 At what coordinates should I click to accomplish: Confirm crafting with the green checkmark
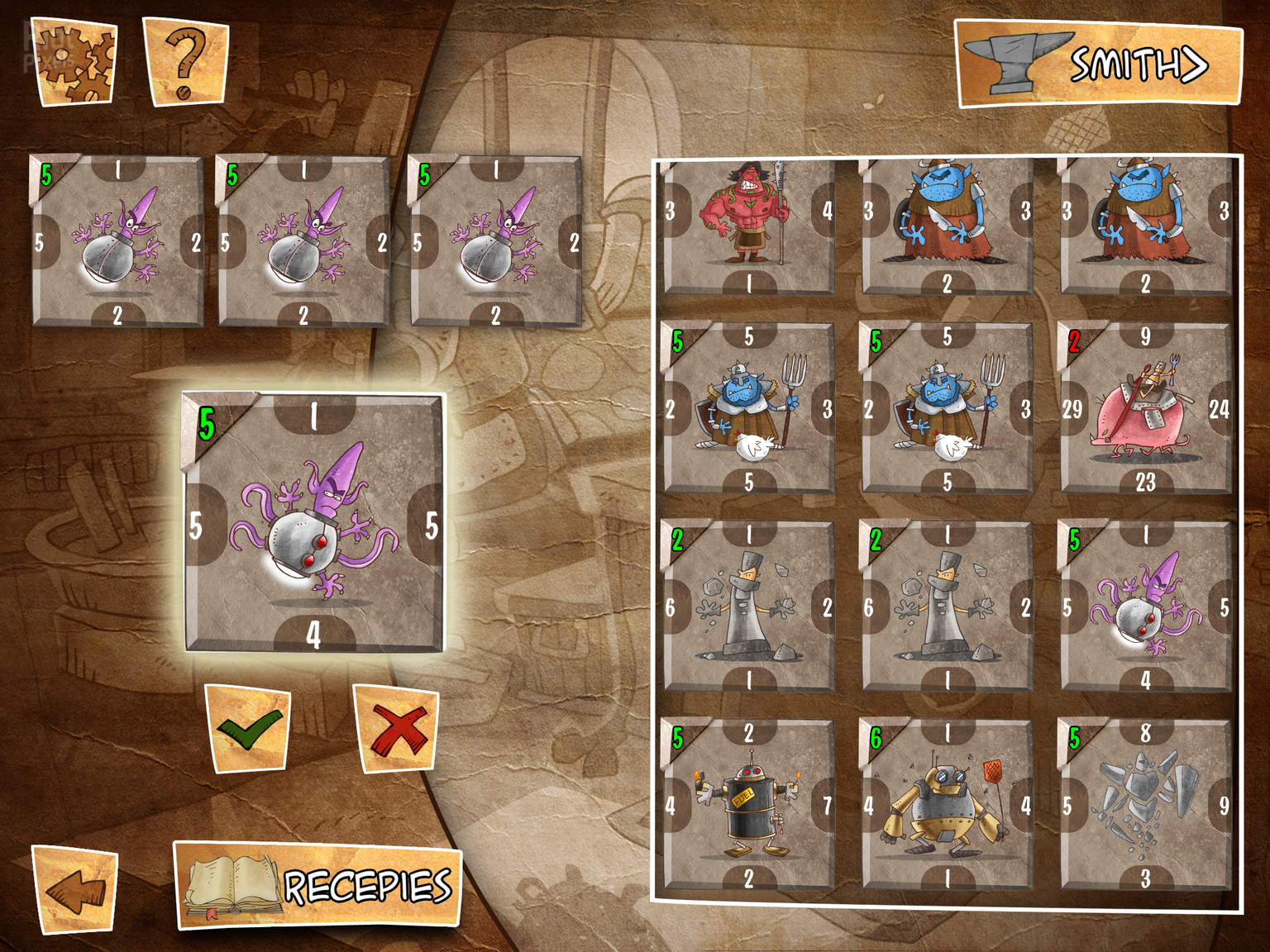pos(248,729)
